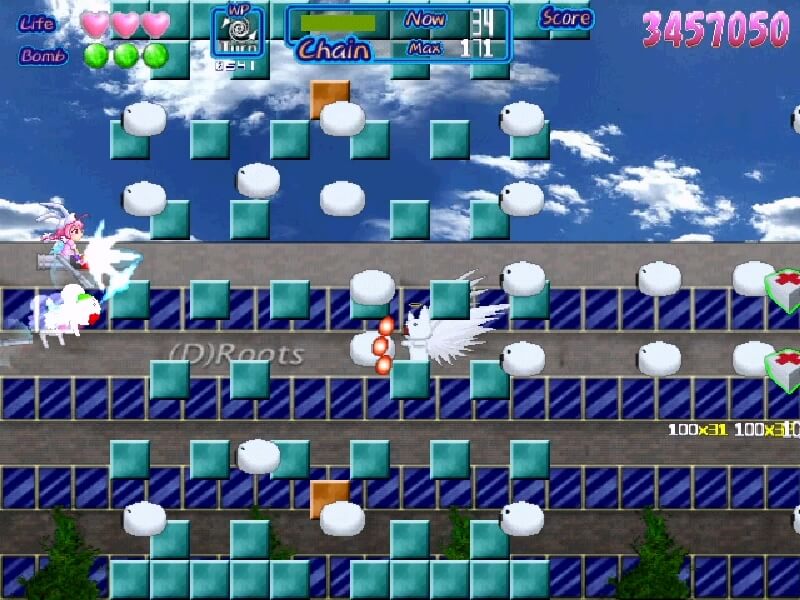This screenshot has height=600, width=800.
Task: Click the WP Turn weapon icon
Action: [x=239, y=32]
